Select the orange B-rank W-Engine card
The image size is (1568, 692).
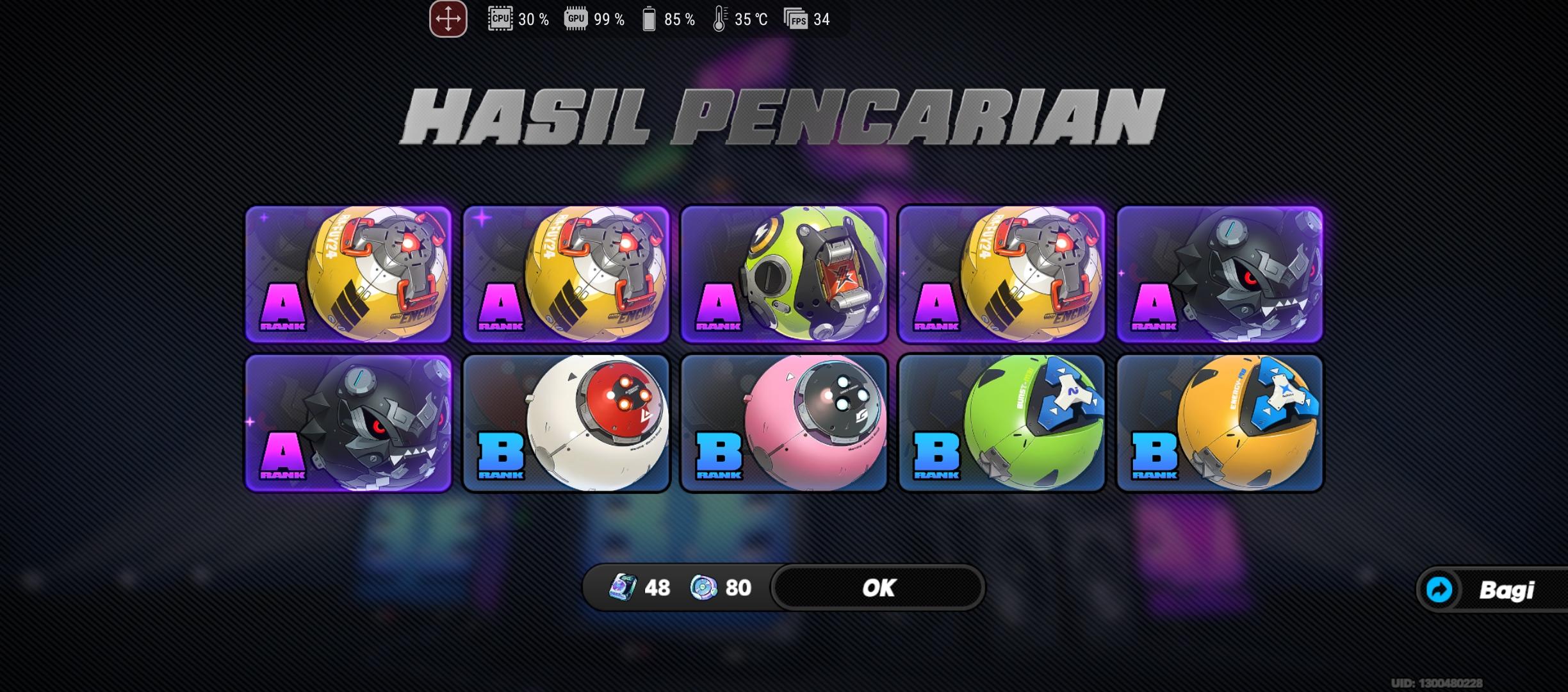(1220, 424)
